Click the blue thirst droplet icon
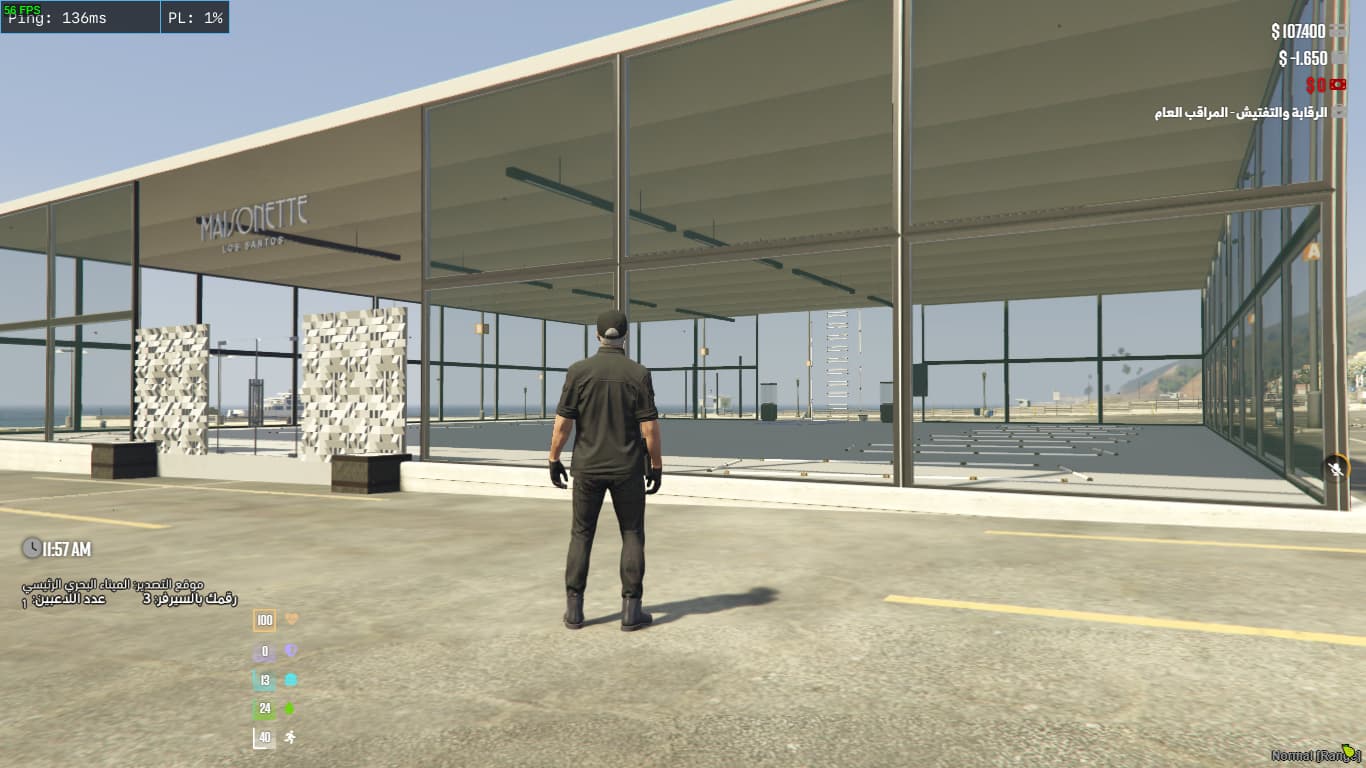Screen dimensions: 1366x768 click(290, 679)
